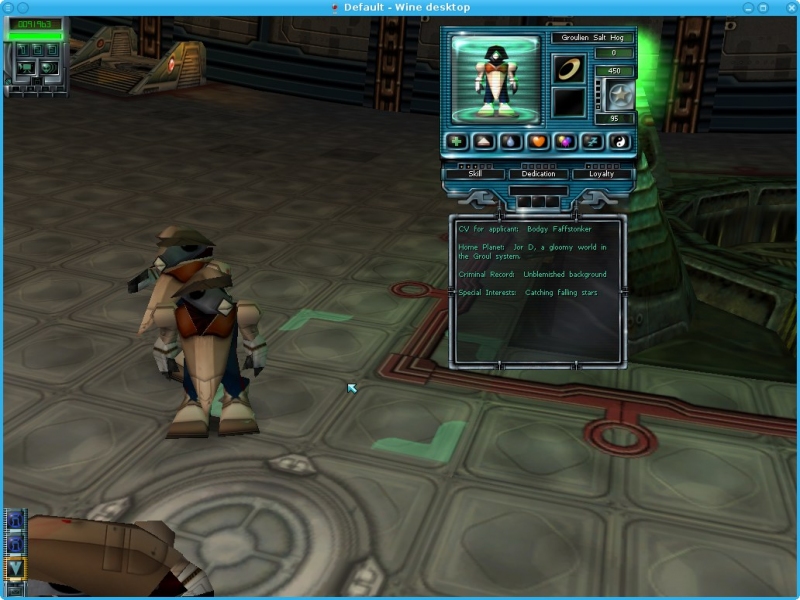Select the number 1 button

pos(22,50)
